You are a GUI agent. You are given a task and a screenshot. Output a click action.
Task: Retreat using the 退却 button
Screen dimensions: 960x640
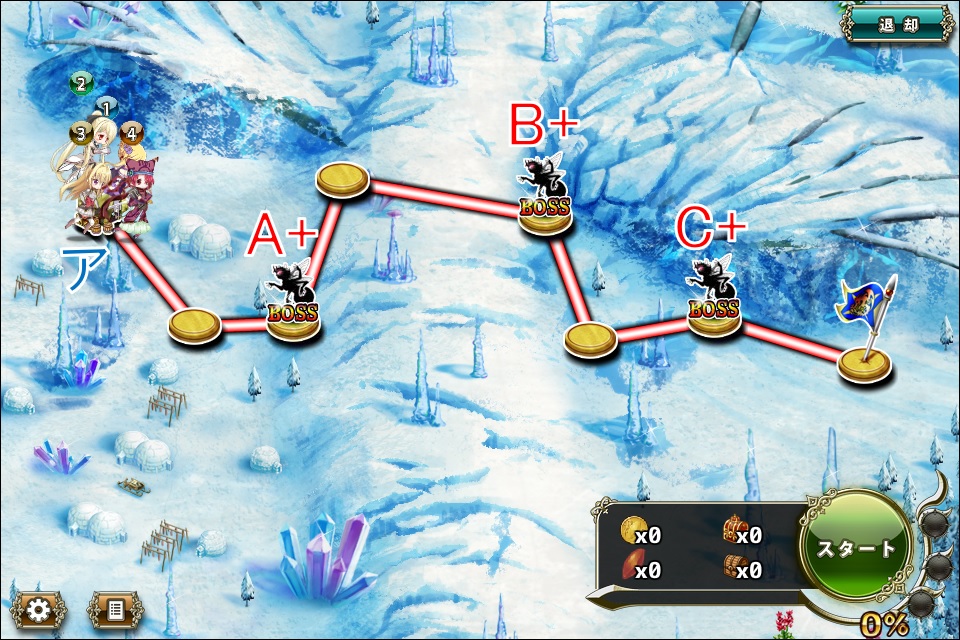click(x=897, y=24)
